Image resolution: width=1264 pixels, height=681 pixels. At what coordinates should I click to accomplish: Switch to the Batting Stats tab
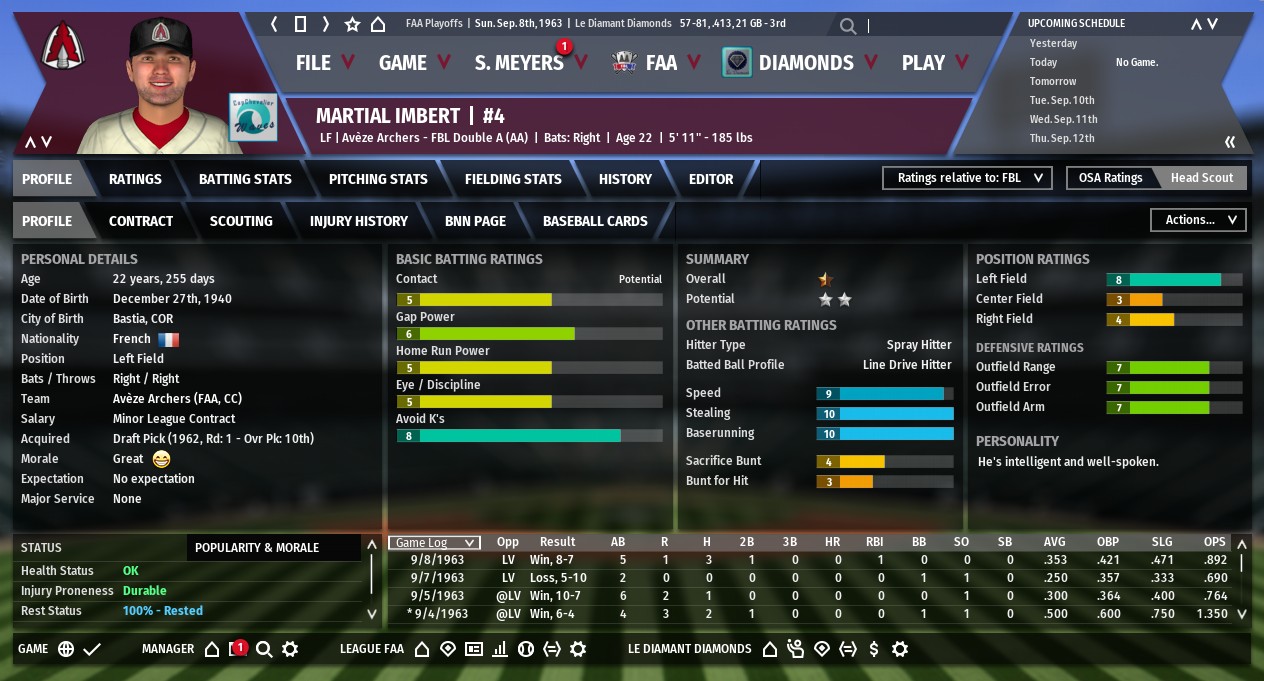(245, 179)
